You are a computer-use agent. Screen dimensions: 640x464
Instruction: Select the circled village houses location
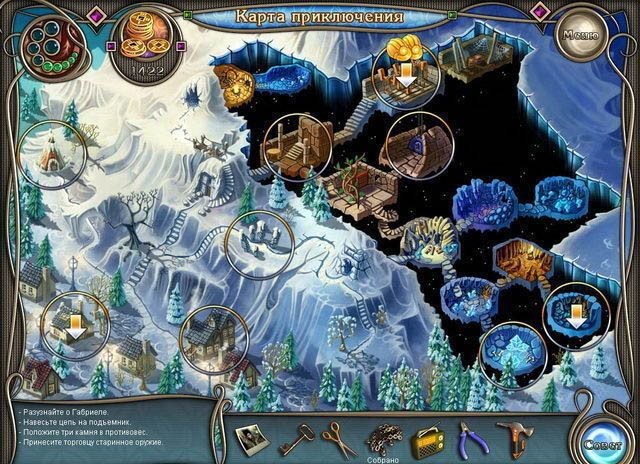click(212, 340)
